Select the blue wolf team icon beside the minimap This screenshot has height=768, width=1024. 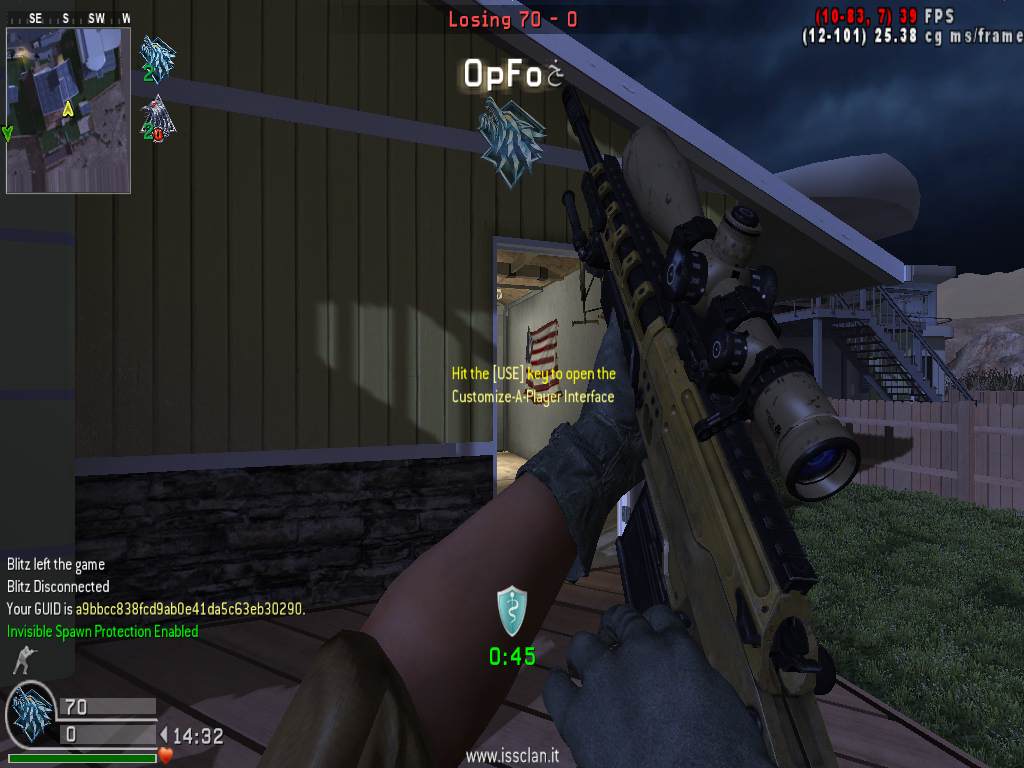tap(157, 59)
